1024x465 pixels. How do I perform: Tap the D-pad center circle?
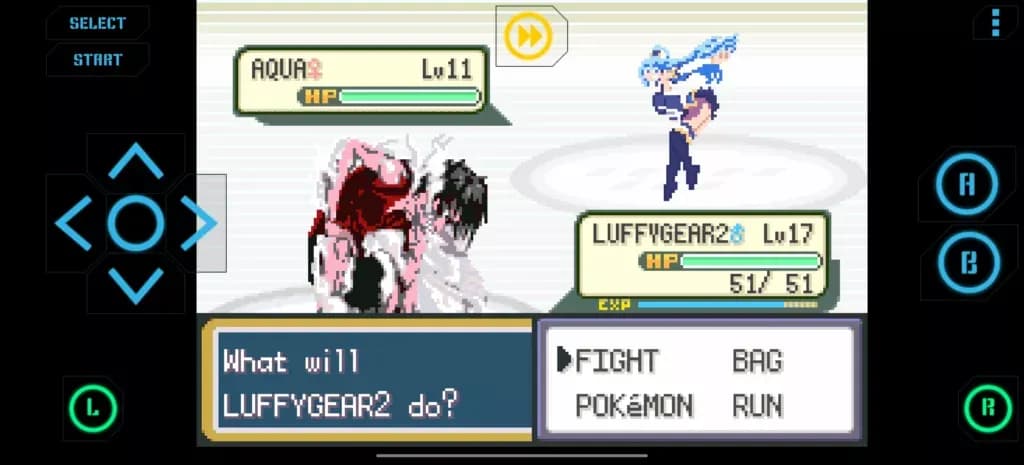coord(136,223)
